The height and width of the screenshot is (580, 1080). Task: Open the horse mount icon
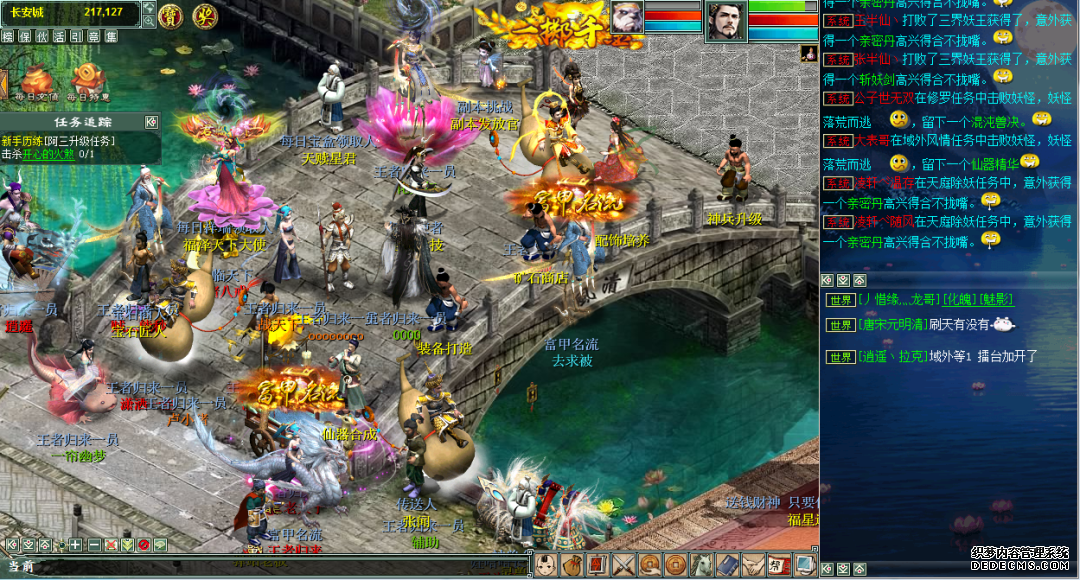[x=701, y=565]
